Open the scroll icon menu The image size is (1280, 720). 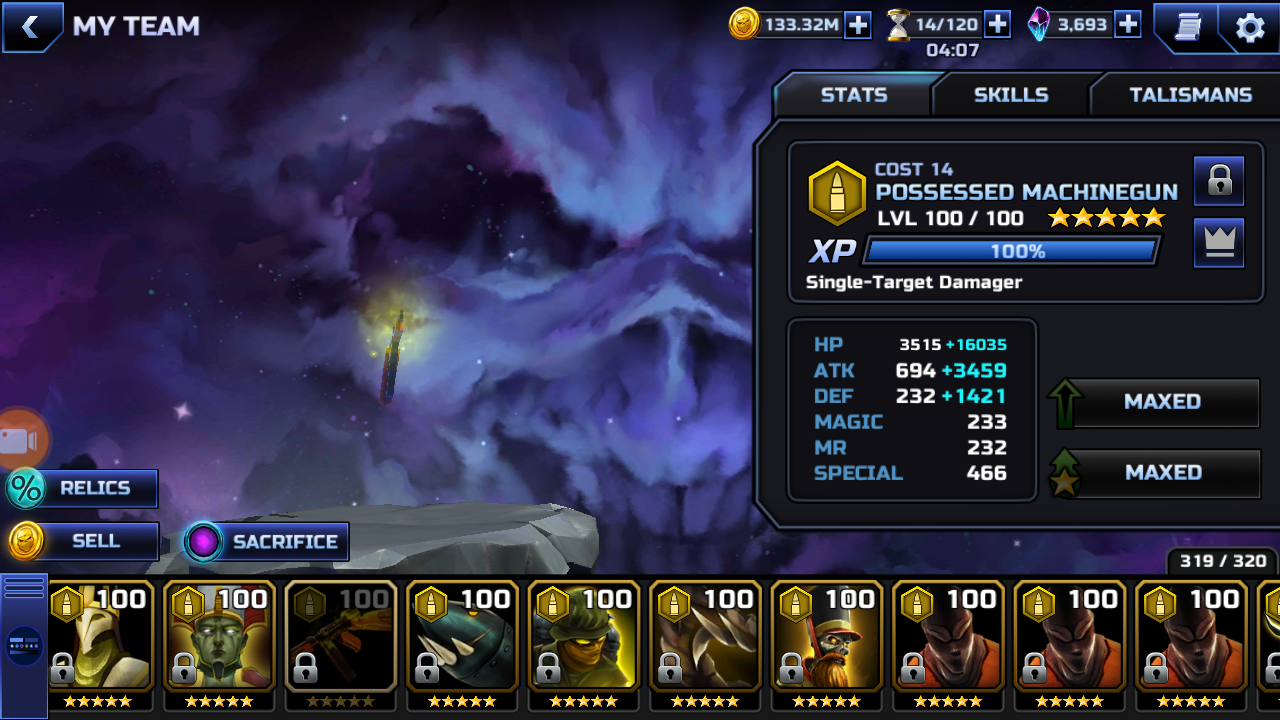tap(1187, 27)
